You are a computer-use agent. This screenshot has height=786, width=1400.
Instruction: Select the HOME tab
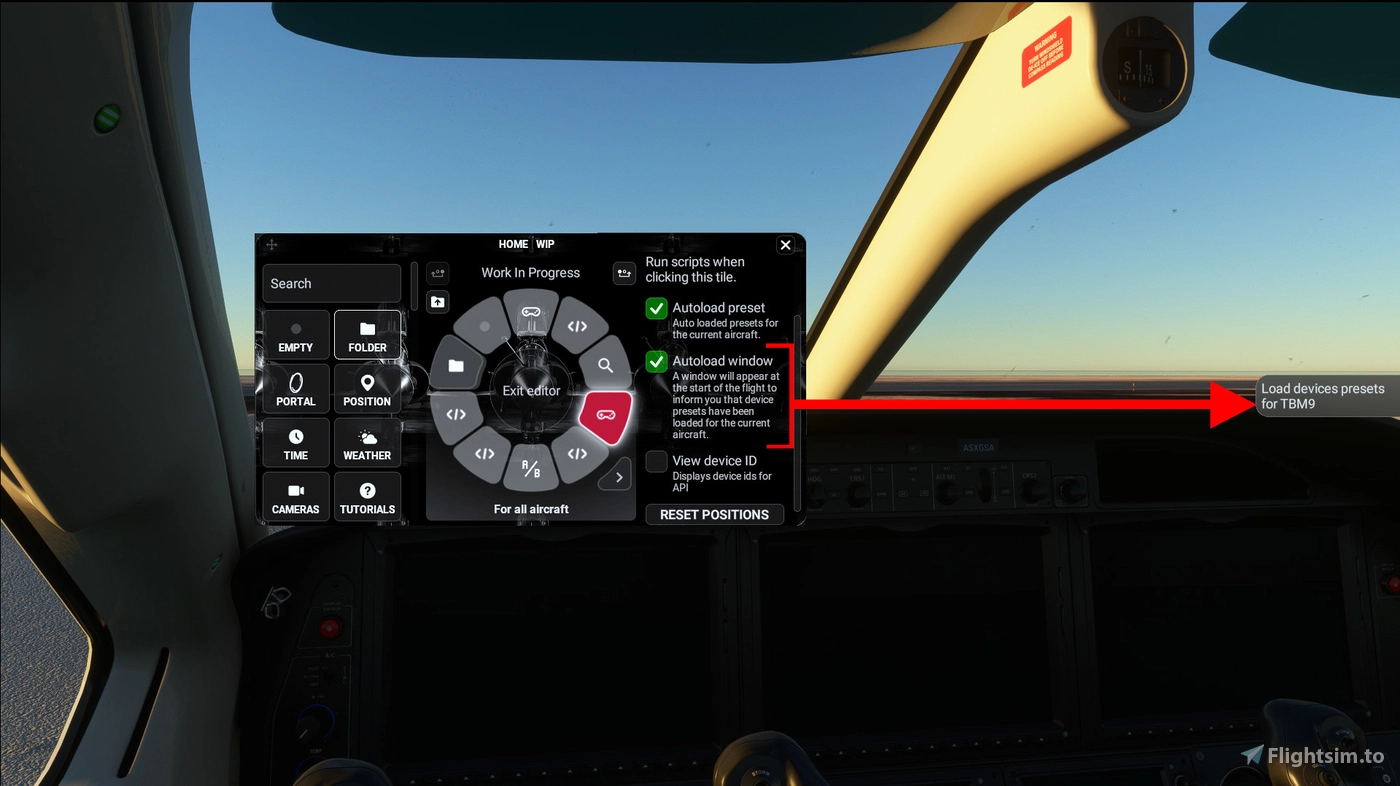coord(513,243)
